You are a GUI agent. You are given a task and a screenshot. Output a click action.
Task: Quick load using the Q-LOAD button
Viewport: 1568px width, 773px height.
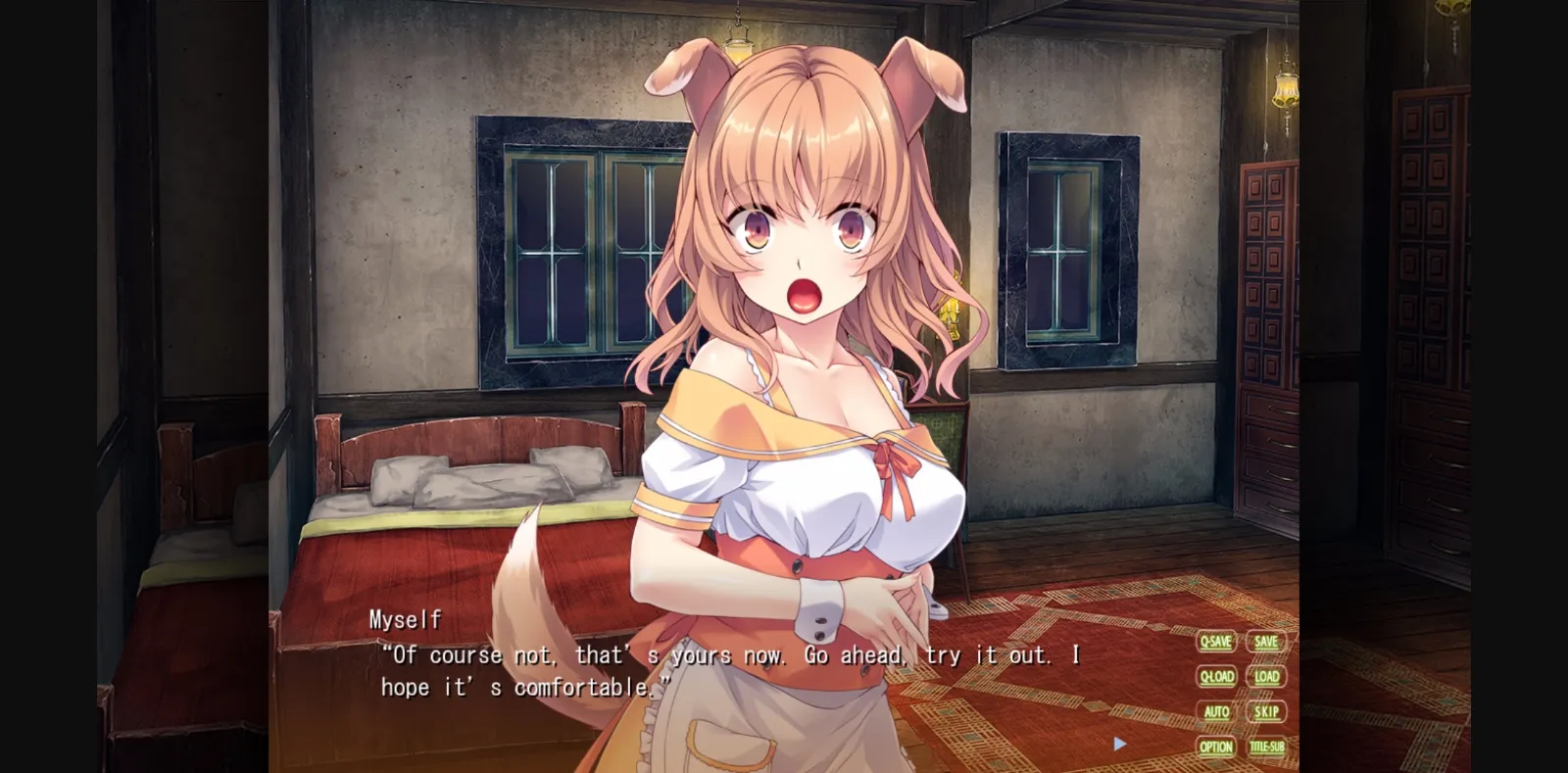click(x=1215, y=677)
